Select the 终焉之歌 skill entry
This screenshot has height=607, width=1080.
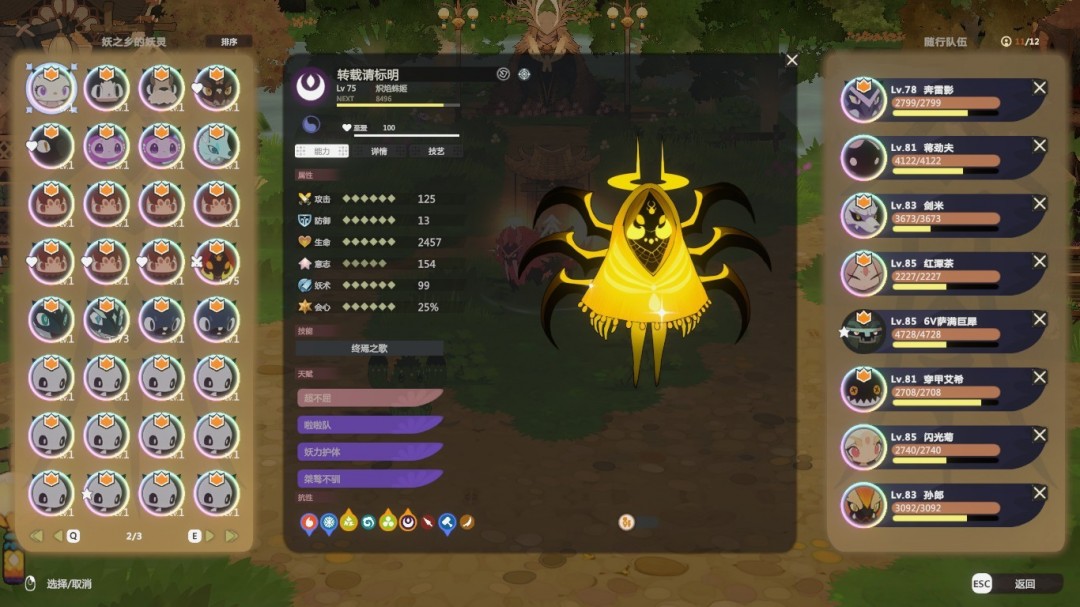[369, 349]
